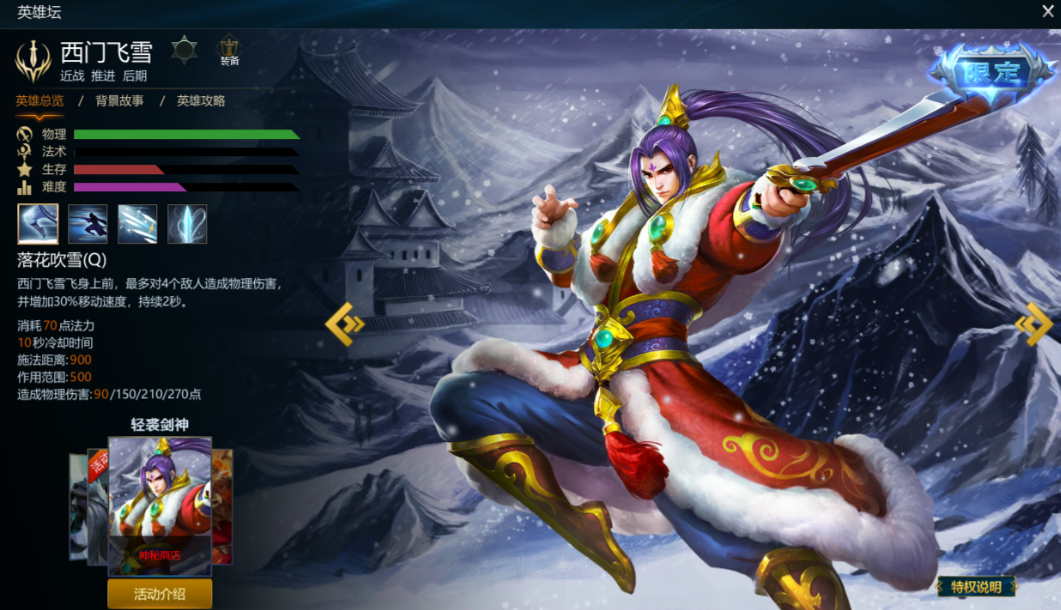Open the 英雄攻略 tab
1061x610 pixels.
coord(201,101)
